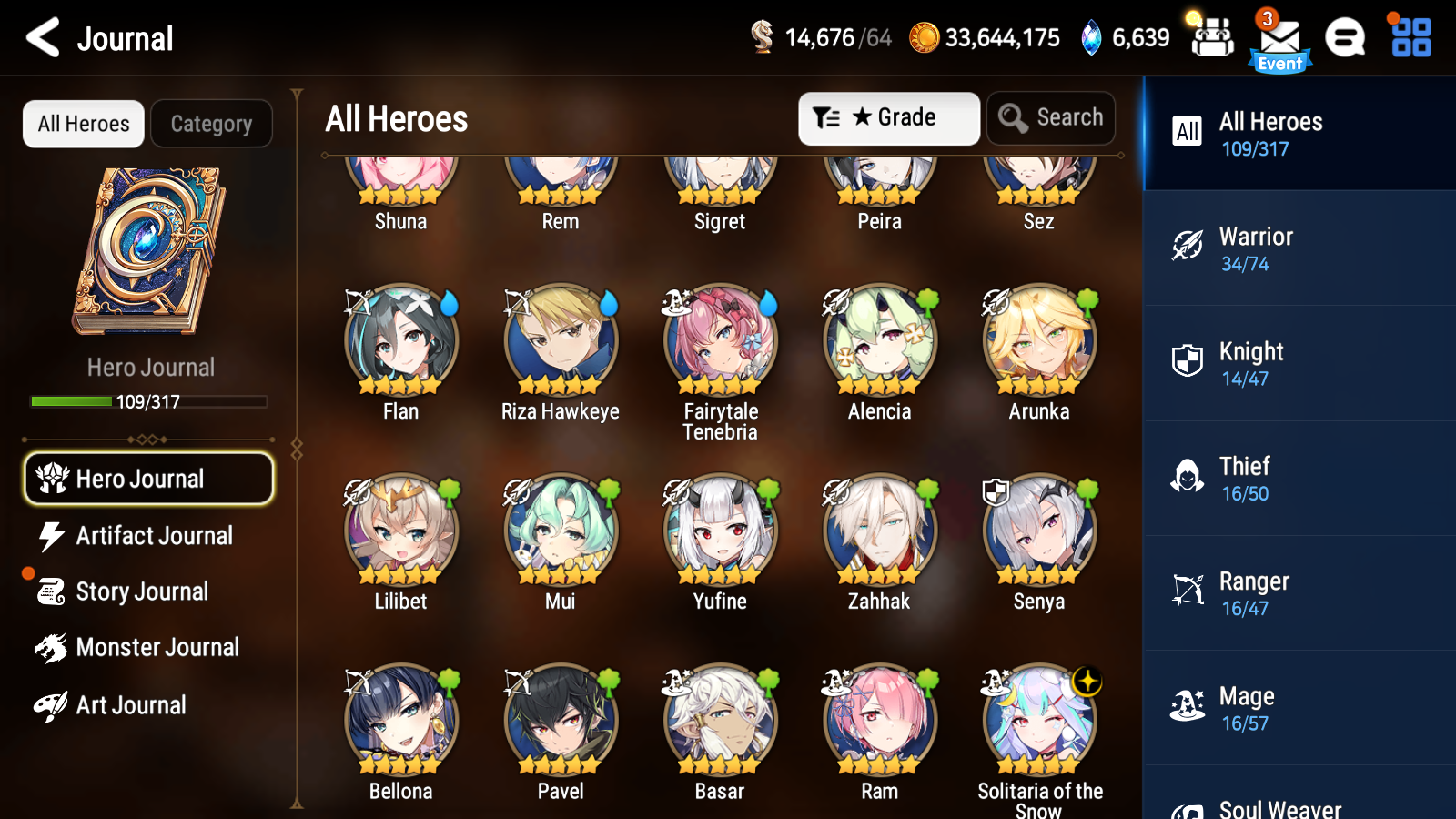This screenshot has width=1456, height=819.
Task: Open Yufine's hero portrait
Action: (719, 528)
